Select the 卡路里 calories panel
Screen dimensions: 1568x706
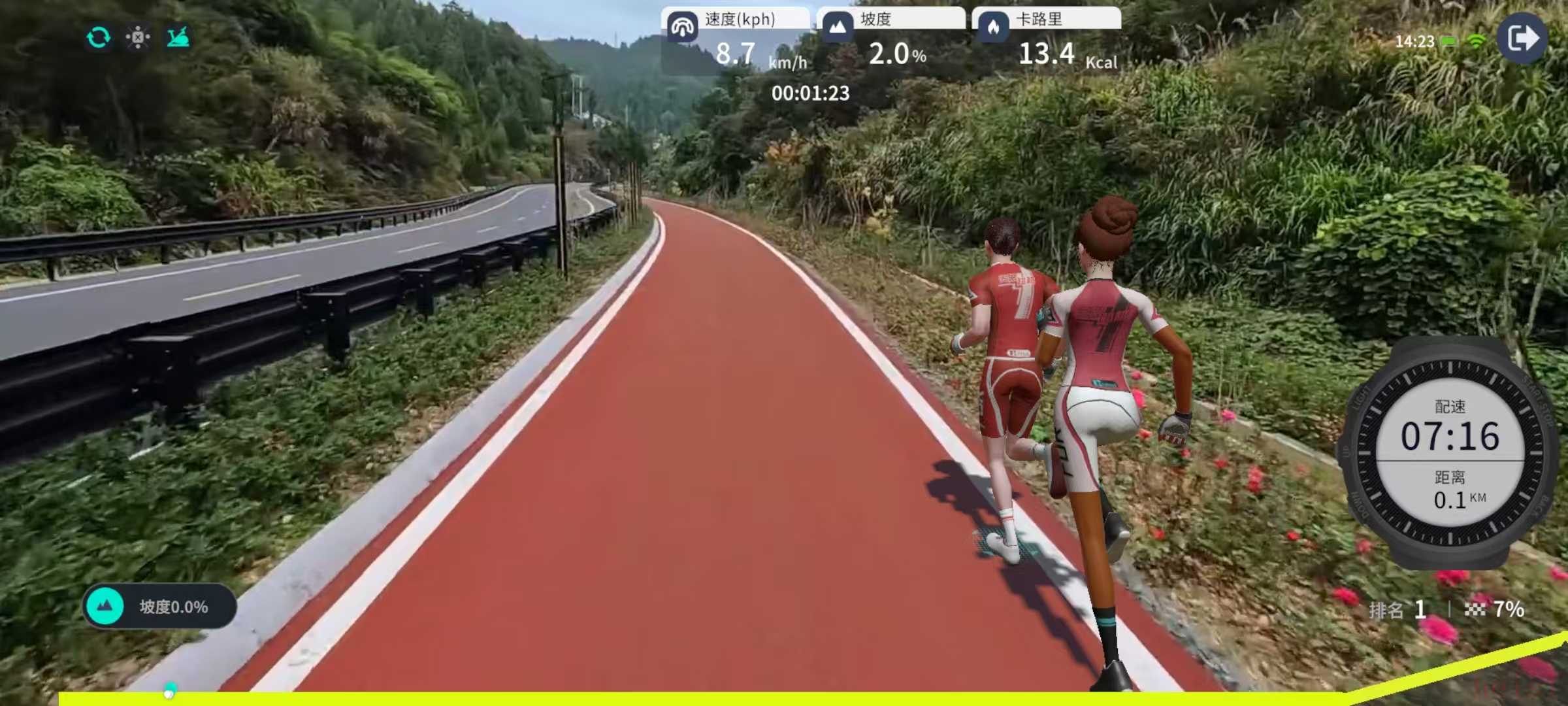point(1047,41)
